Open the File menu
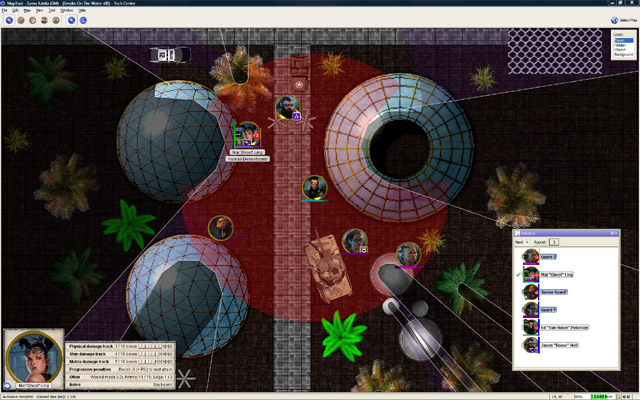The image size is (640, 400). click(4, 10)
